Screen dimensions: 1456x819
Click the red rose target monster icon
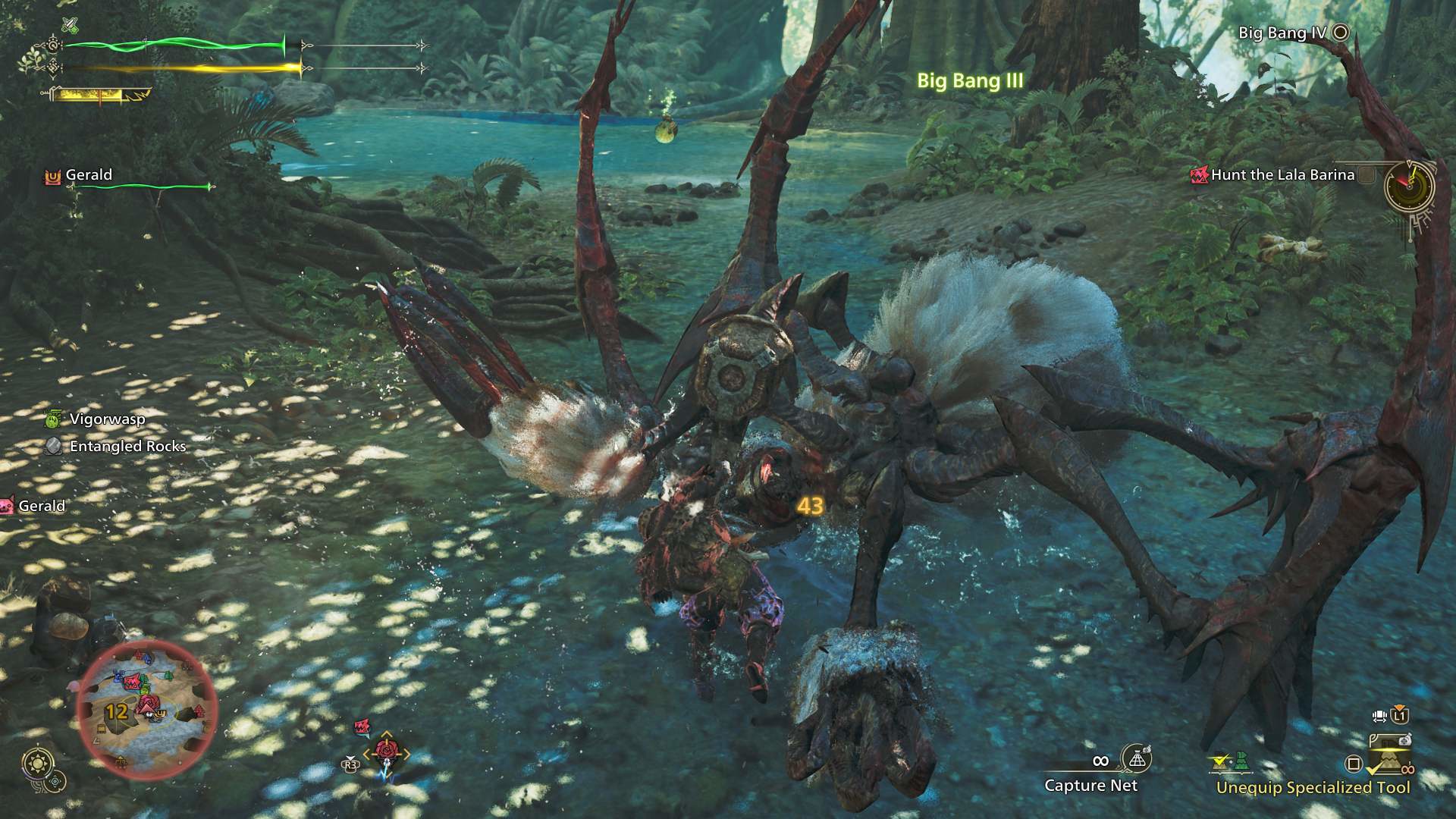tap(386, 752)
